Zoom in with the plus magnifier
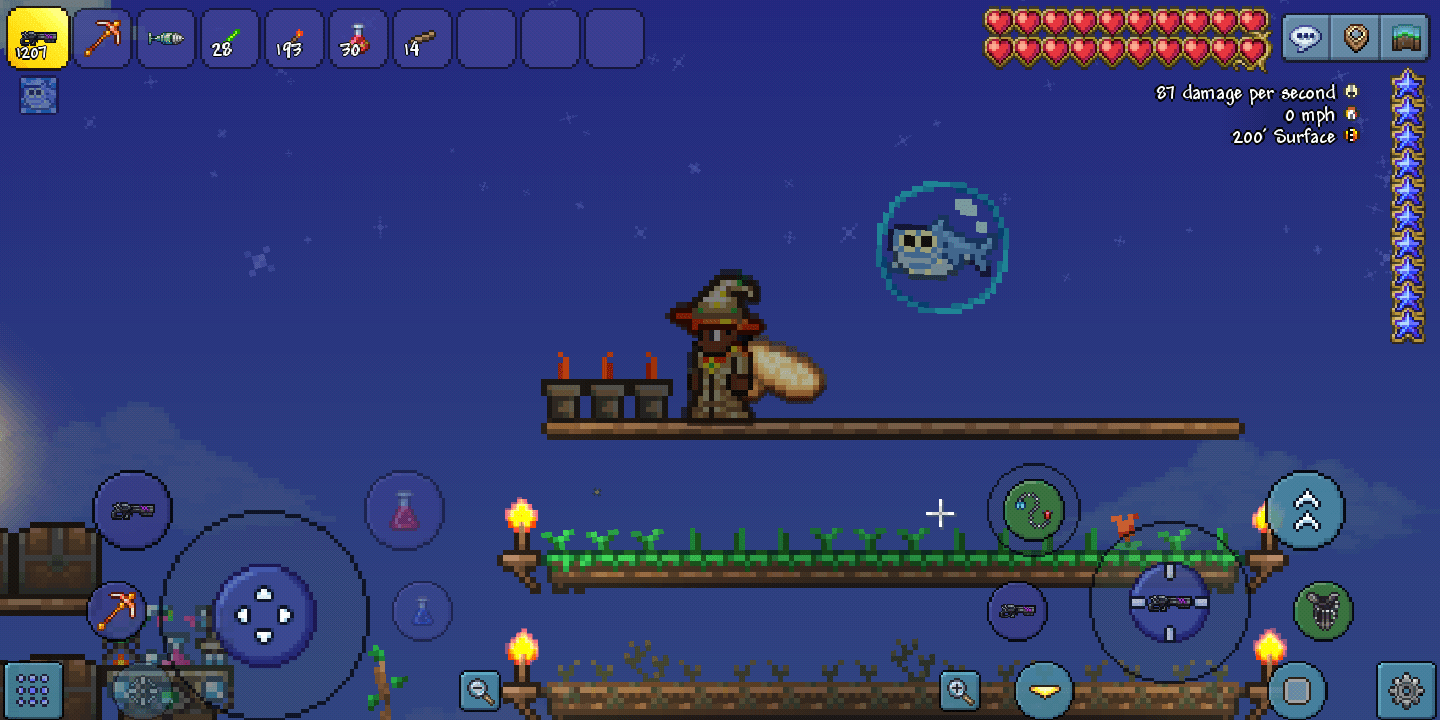The width and height of the screenshot is (1440, 720). 960,690
